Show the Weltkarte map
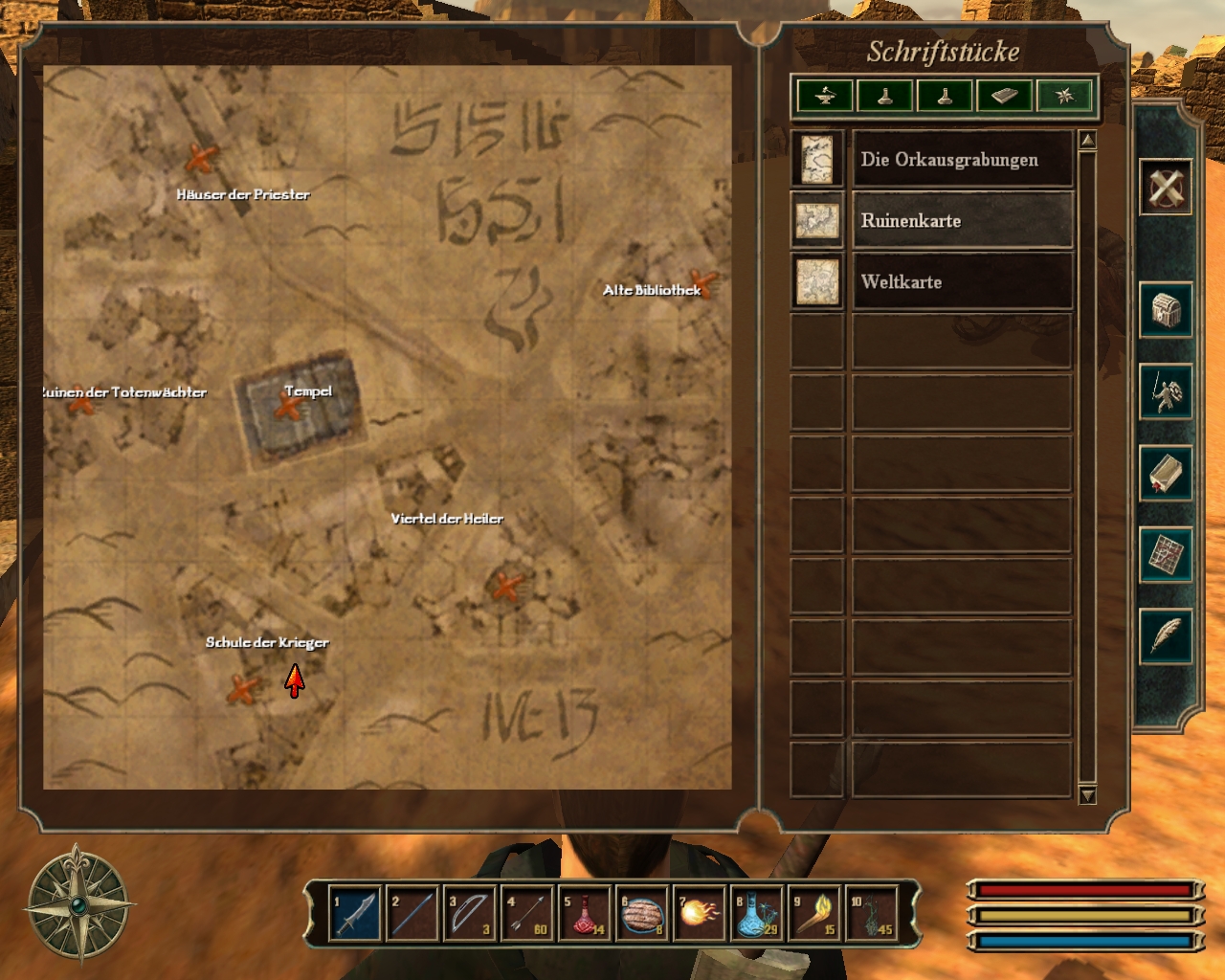Viewport: 1225px width, 980px height. click(961, 282)
